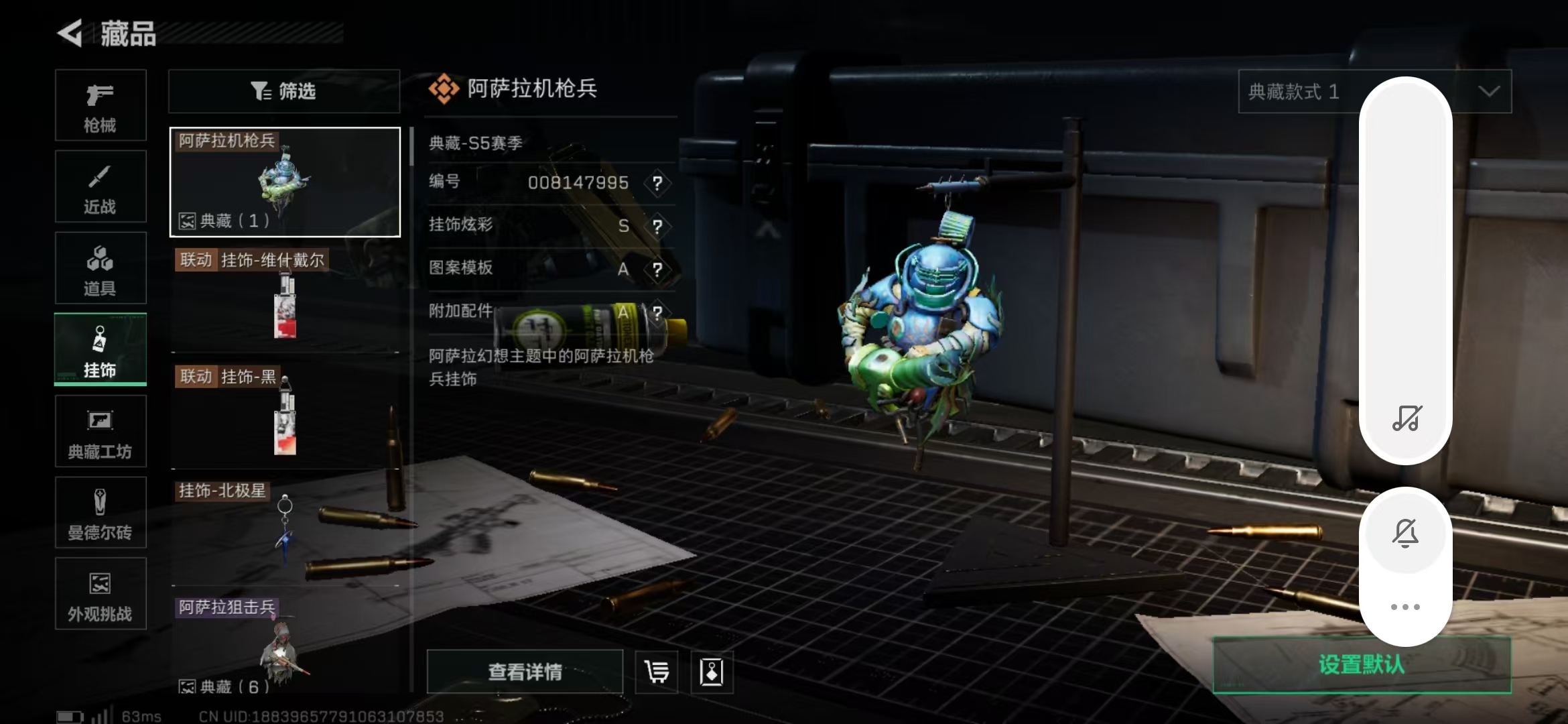Image resolution: width=1568 pixels, height=724 pixels.
Task: Open the 筛选 filter panel
Action: [x=283, y=91]
